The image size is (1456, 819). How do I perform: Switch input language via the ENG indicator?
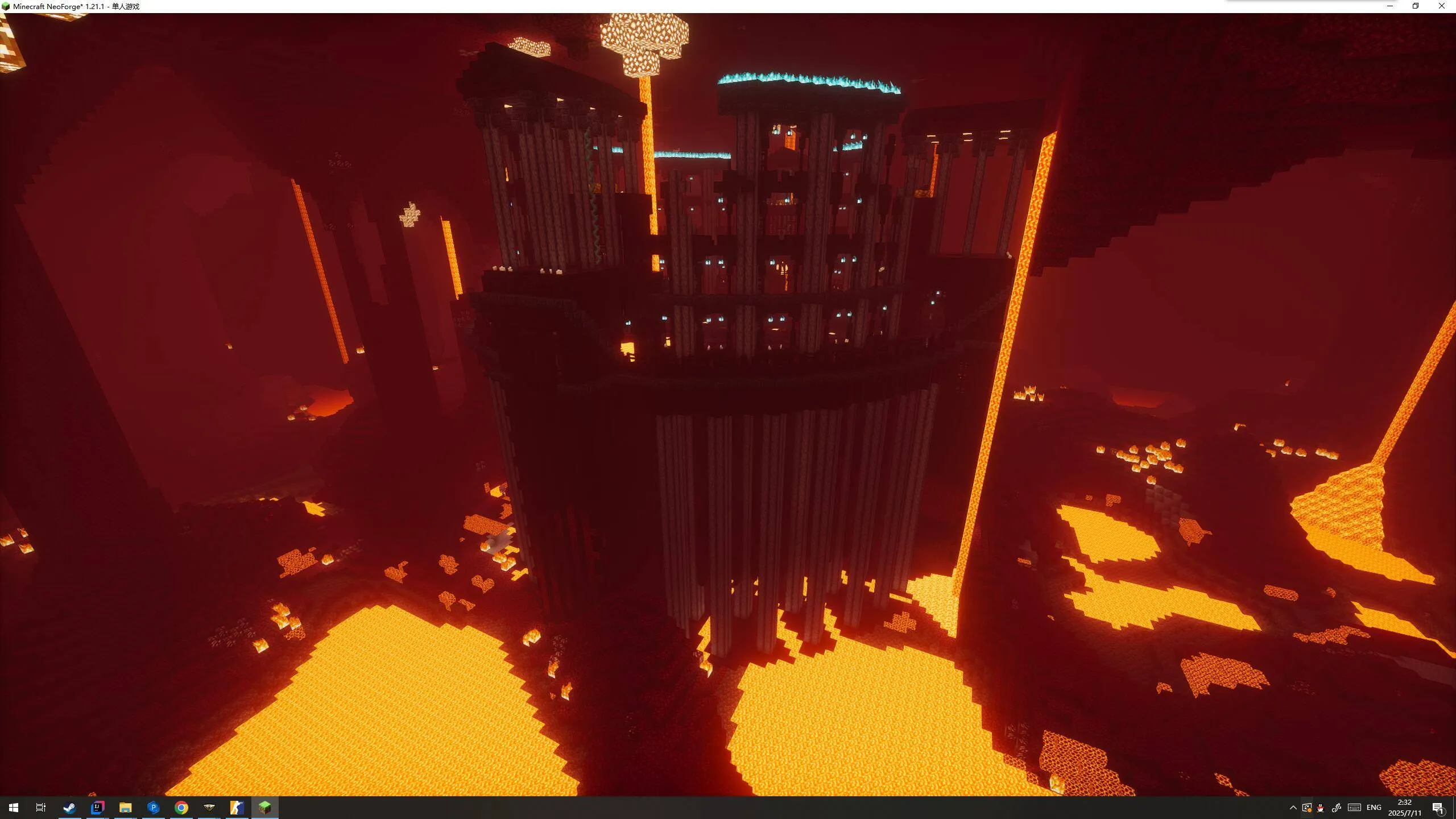point(1374,806)
